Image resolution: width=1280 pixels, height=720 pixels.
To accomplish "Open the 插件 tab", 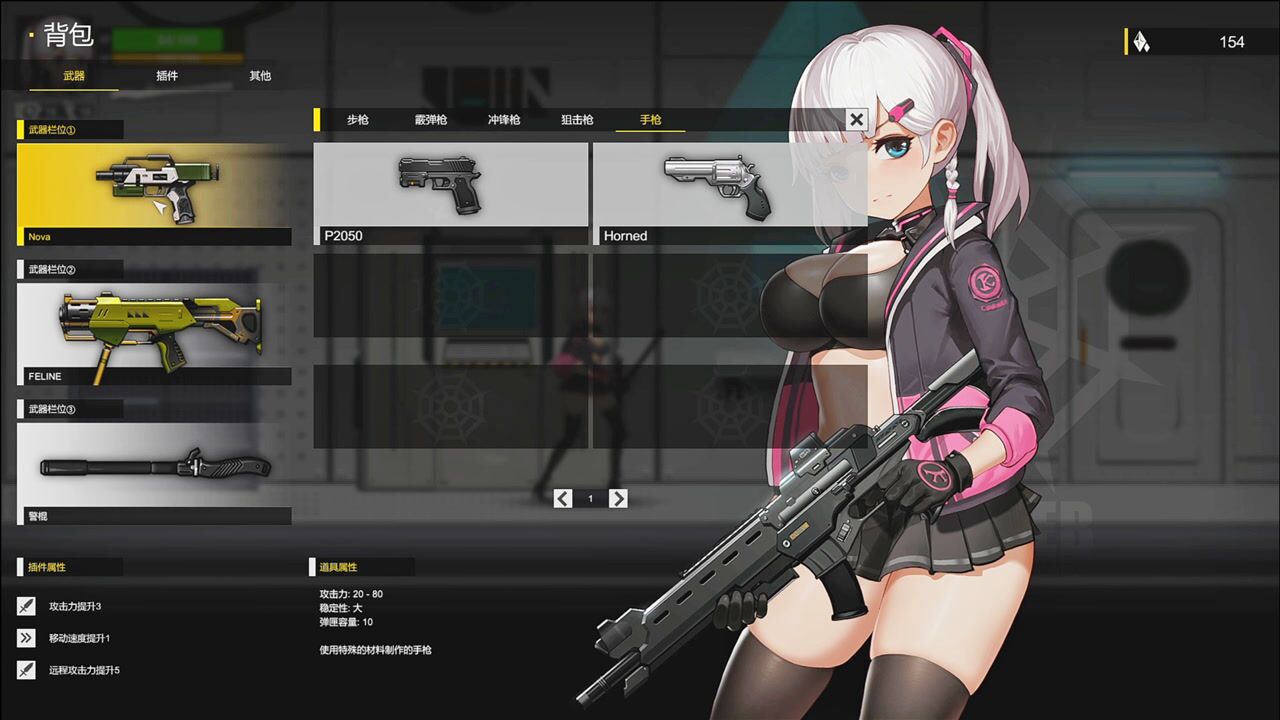I will point(167,76).
